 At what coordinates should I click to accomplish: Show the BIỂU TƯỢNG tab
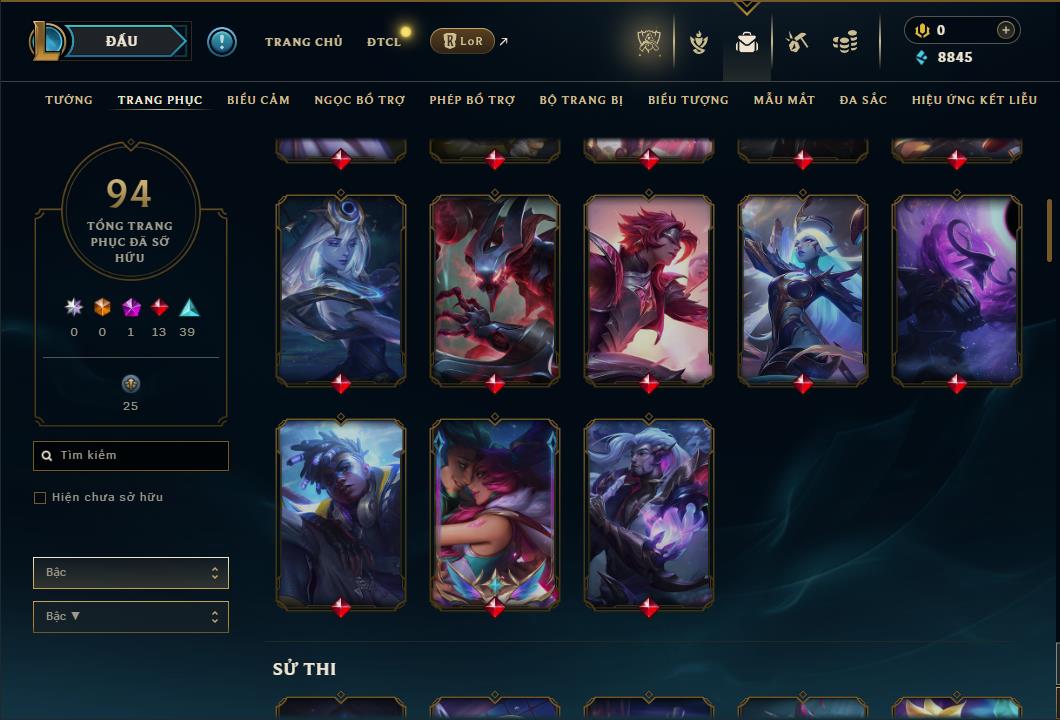coord(688,100)
